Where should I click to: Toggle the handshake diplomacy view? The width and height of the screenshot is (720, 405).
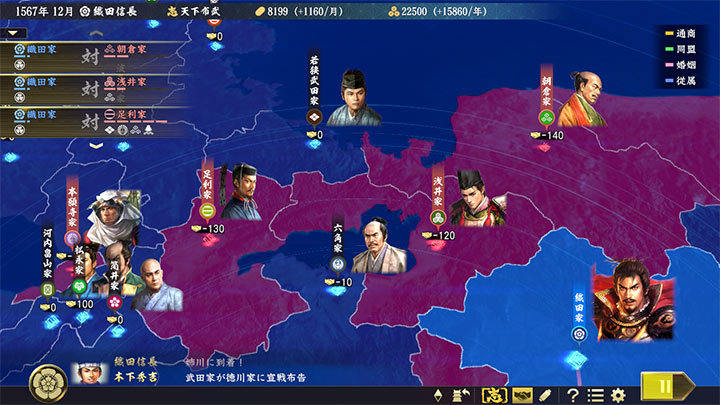[521, 395]
